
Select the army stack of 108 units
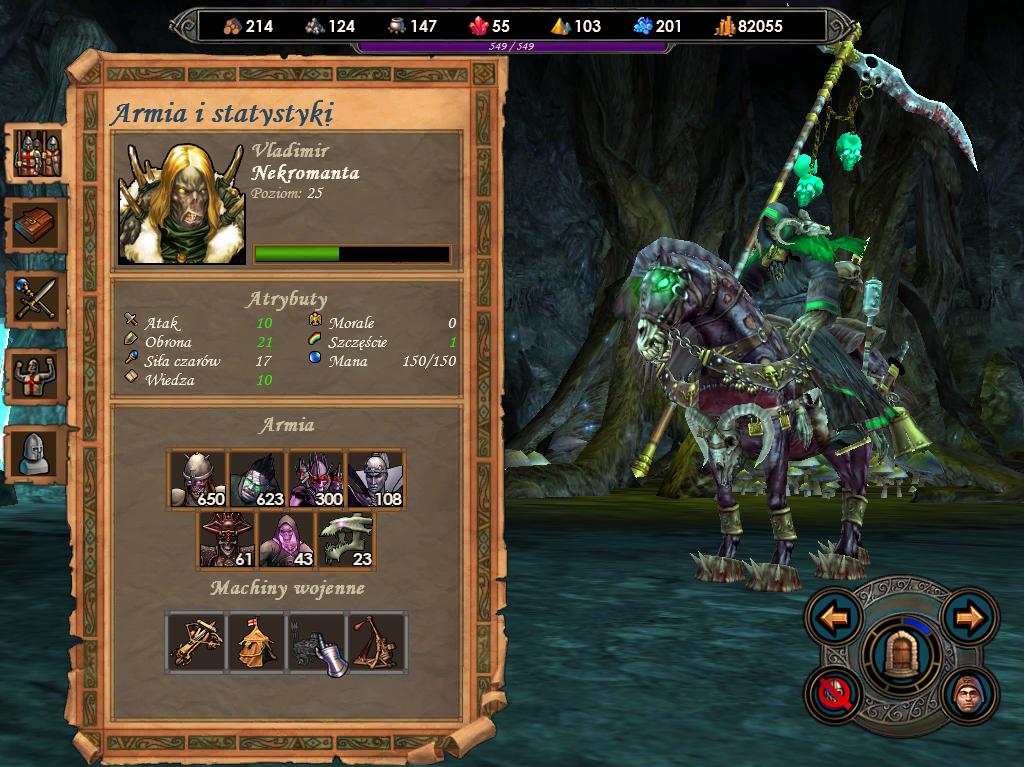pyautogui.click(x=375, y=480)
